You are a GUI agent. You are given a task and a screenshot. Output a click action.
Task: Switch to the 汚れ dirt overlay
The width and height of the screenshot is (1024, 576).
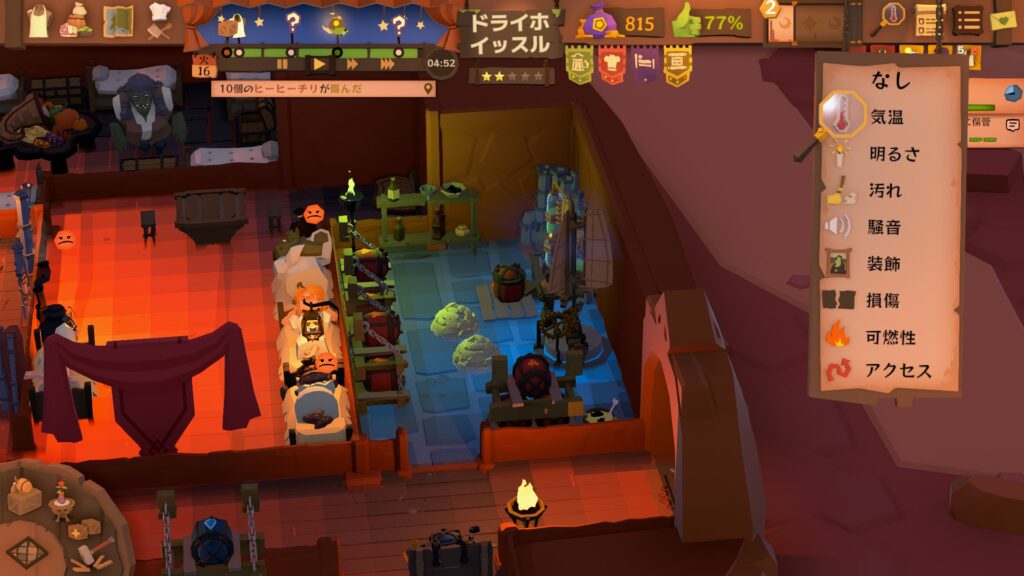[x=886, y=190]
